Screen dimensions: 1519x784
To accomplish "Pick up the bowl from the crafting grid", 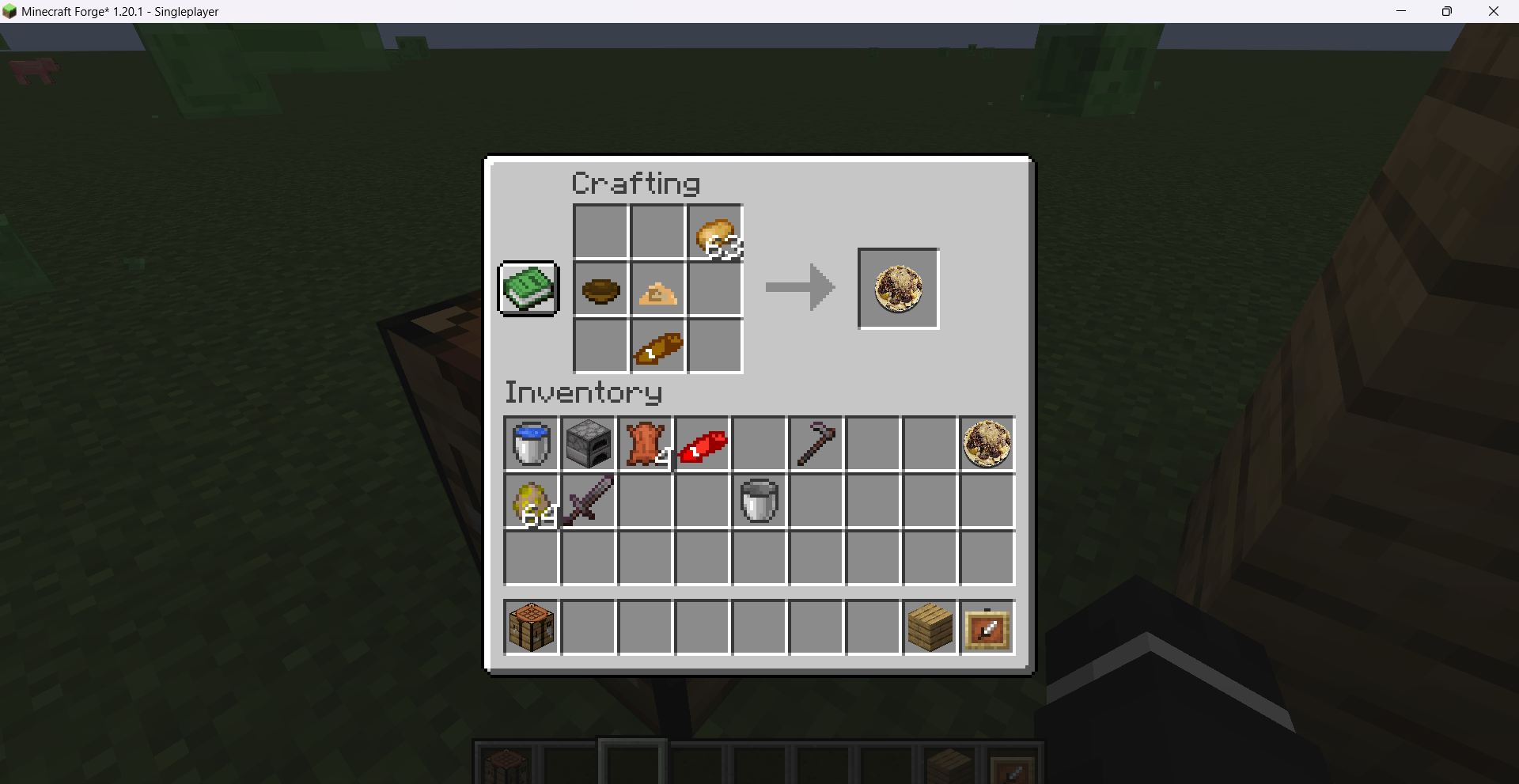I will tap(600, 290).
